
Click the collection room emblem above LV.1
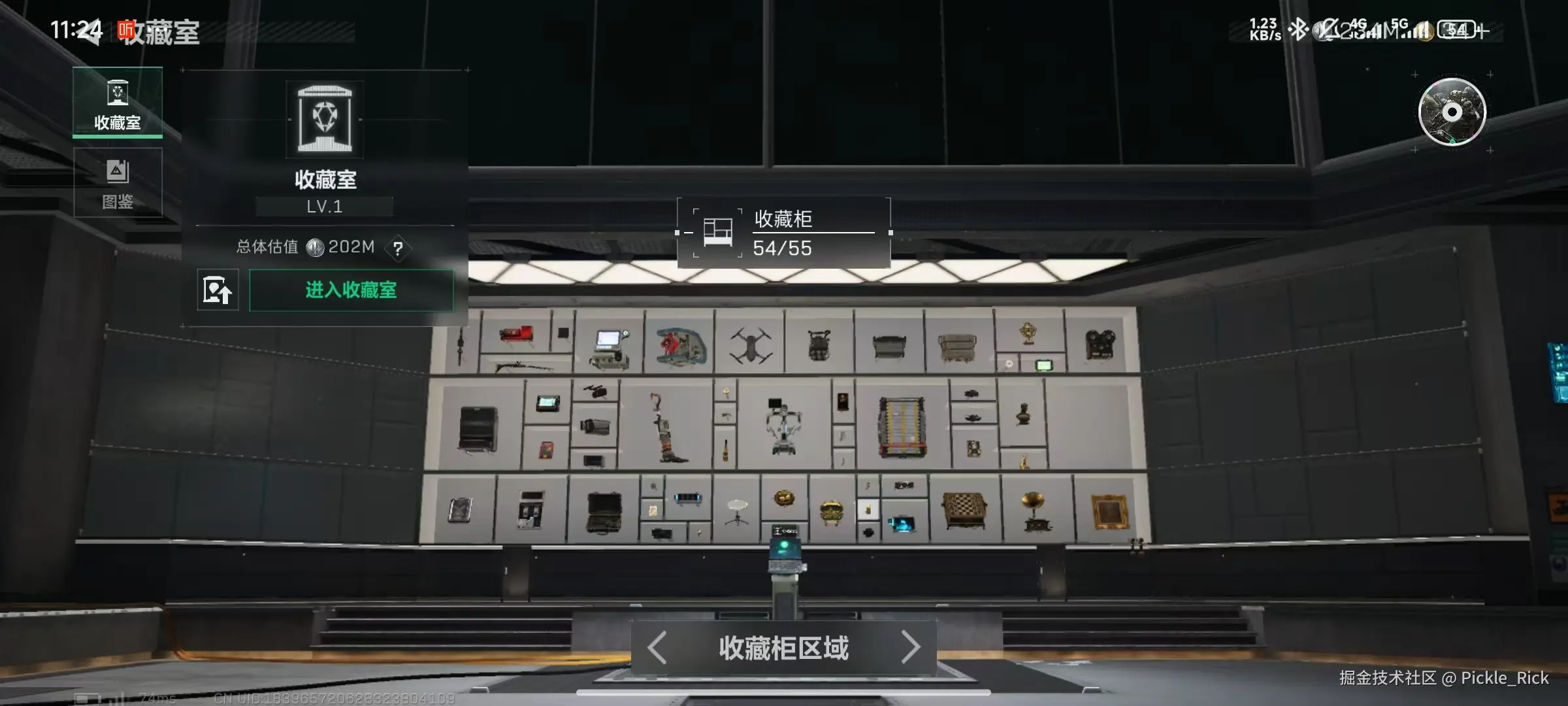pos(325,120)
